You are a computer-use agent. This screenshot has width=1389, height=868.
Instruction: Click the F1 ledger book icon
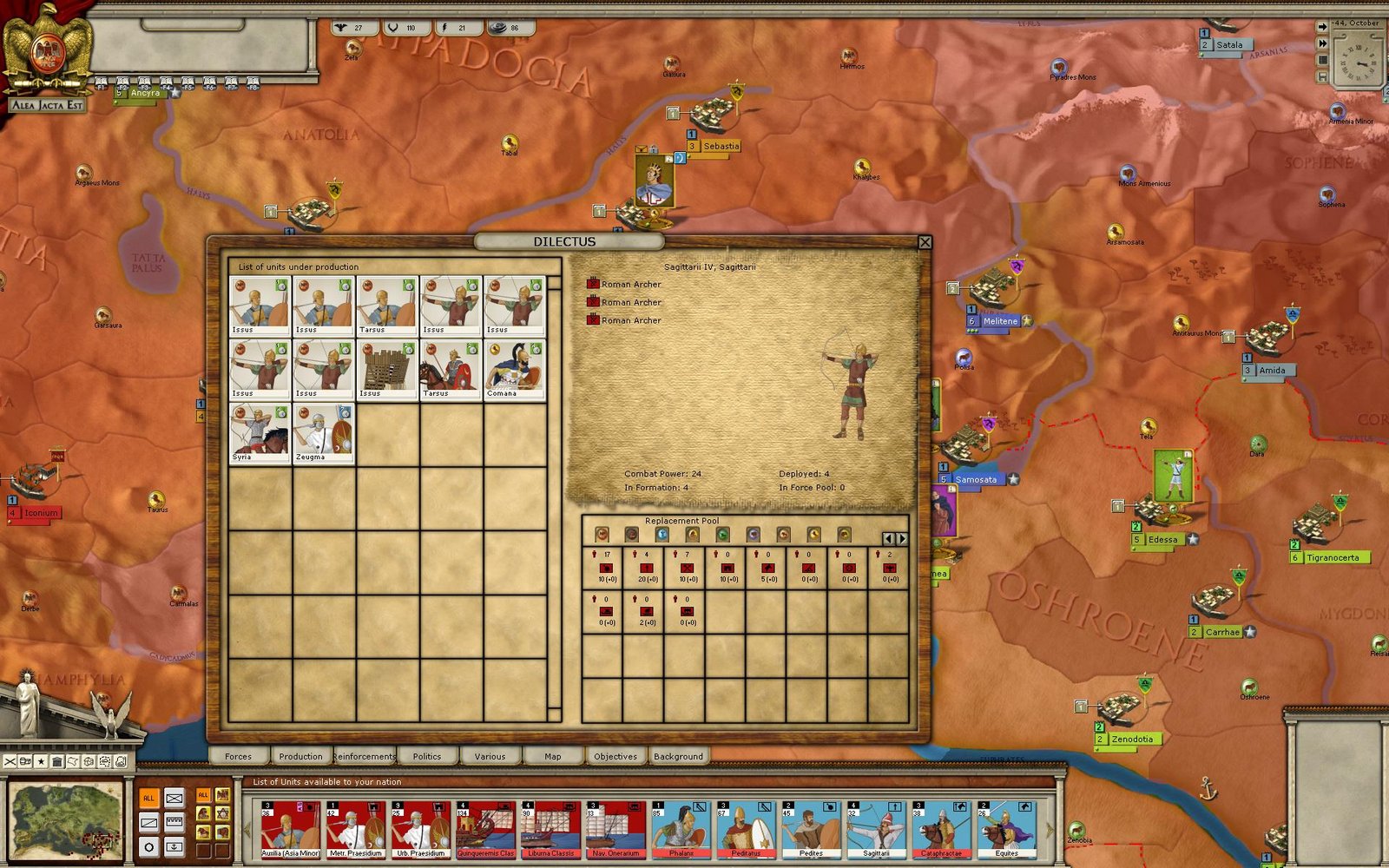pyautogui.click(x=101, y=80)
